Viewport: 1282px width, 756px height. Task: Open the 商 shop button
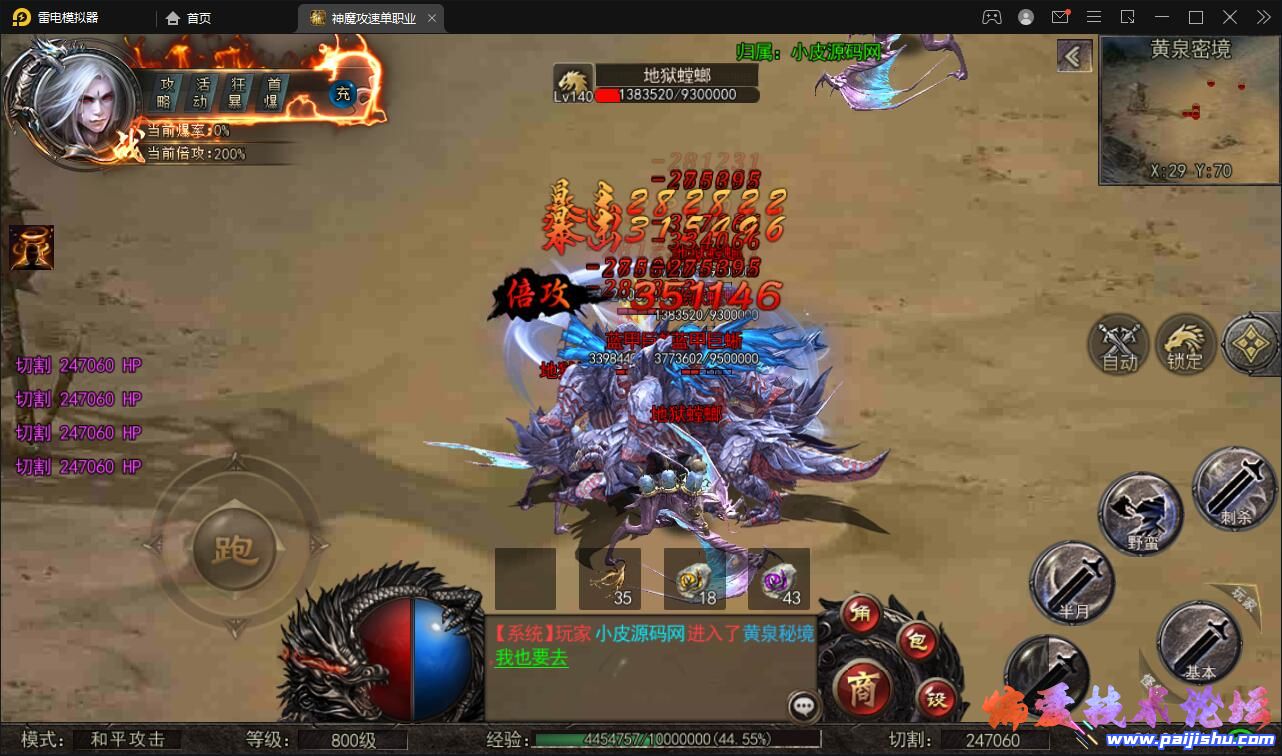pos(861,689)
